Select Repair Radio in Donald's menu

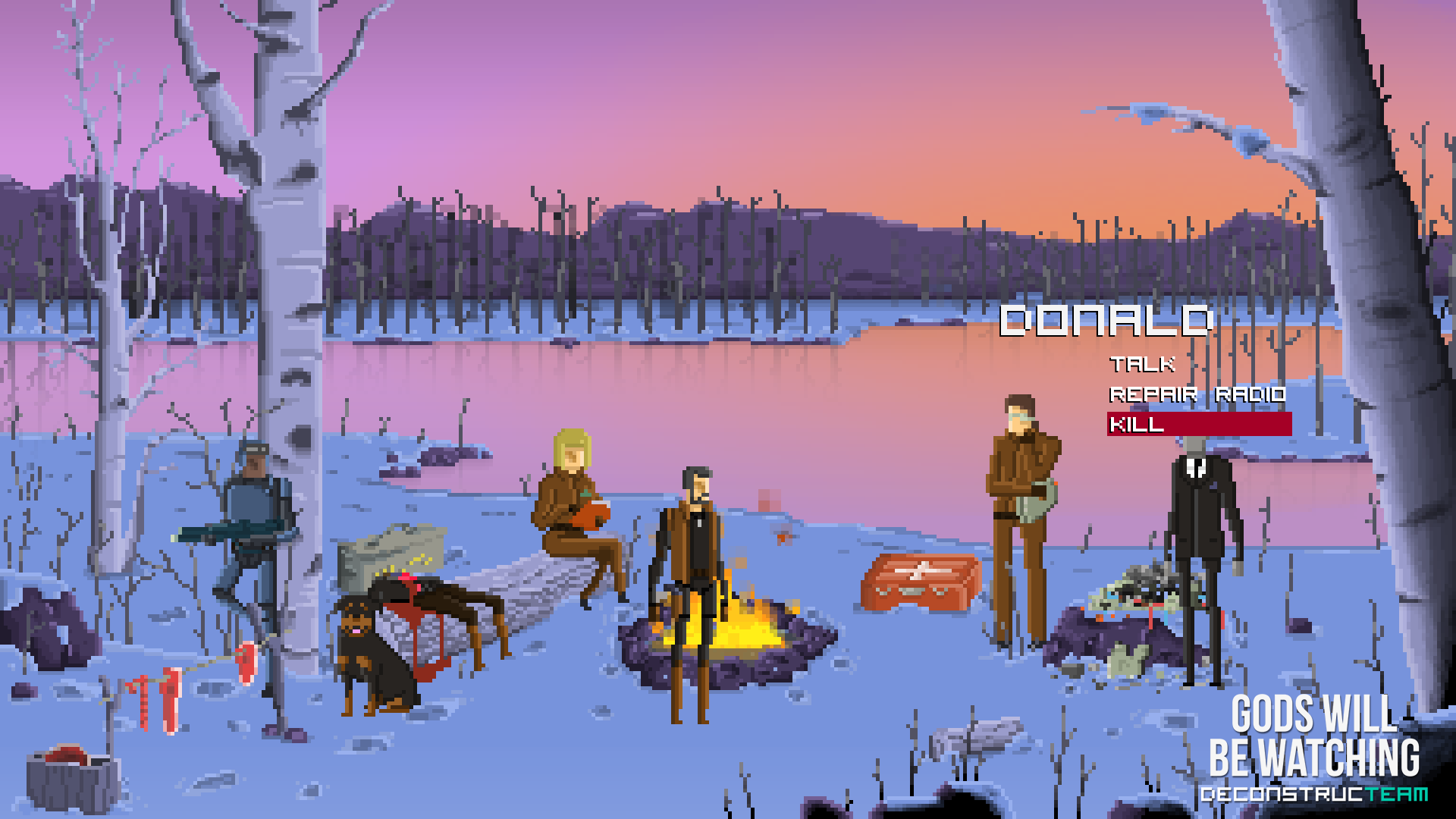pos(1197,394)
